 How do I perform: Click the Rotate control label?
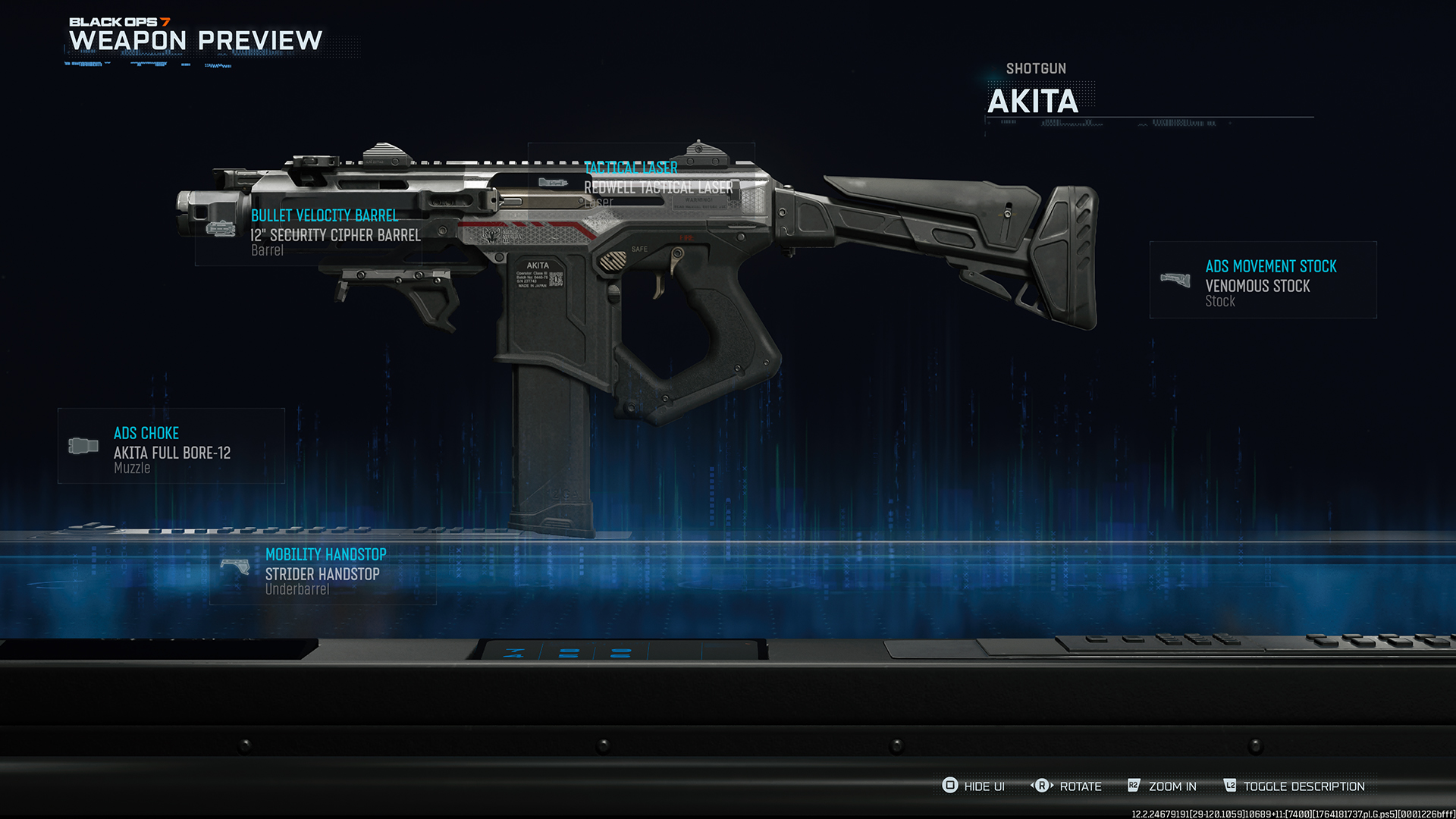1081,786
